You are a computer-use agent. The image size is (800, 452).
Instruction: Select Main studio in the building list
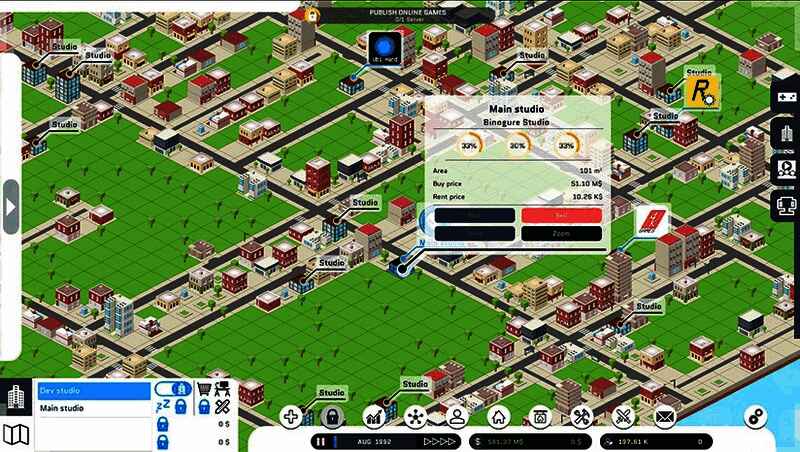pos(93,408)
